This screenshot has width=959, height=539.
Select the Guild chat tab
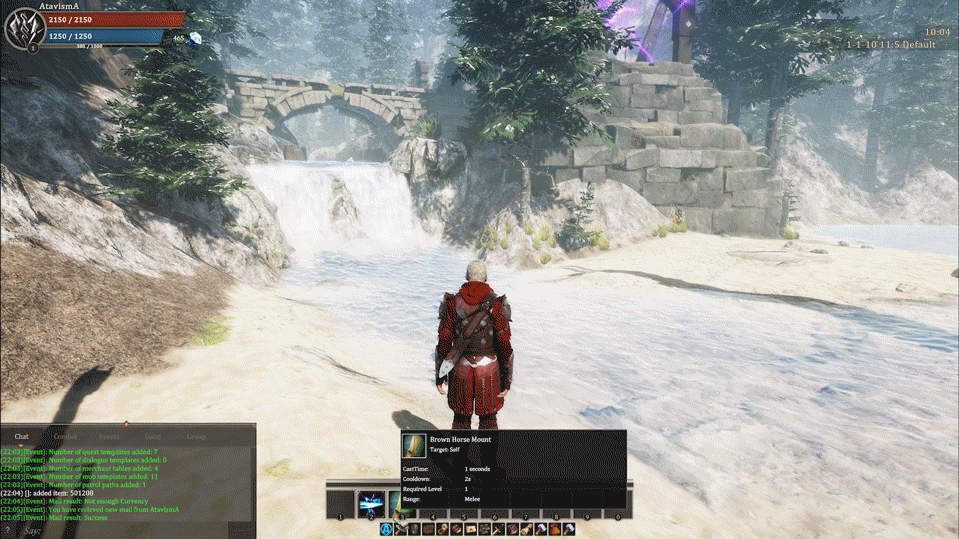[x=152, y=437]
